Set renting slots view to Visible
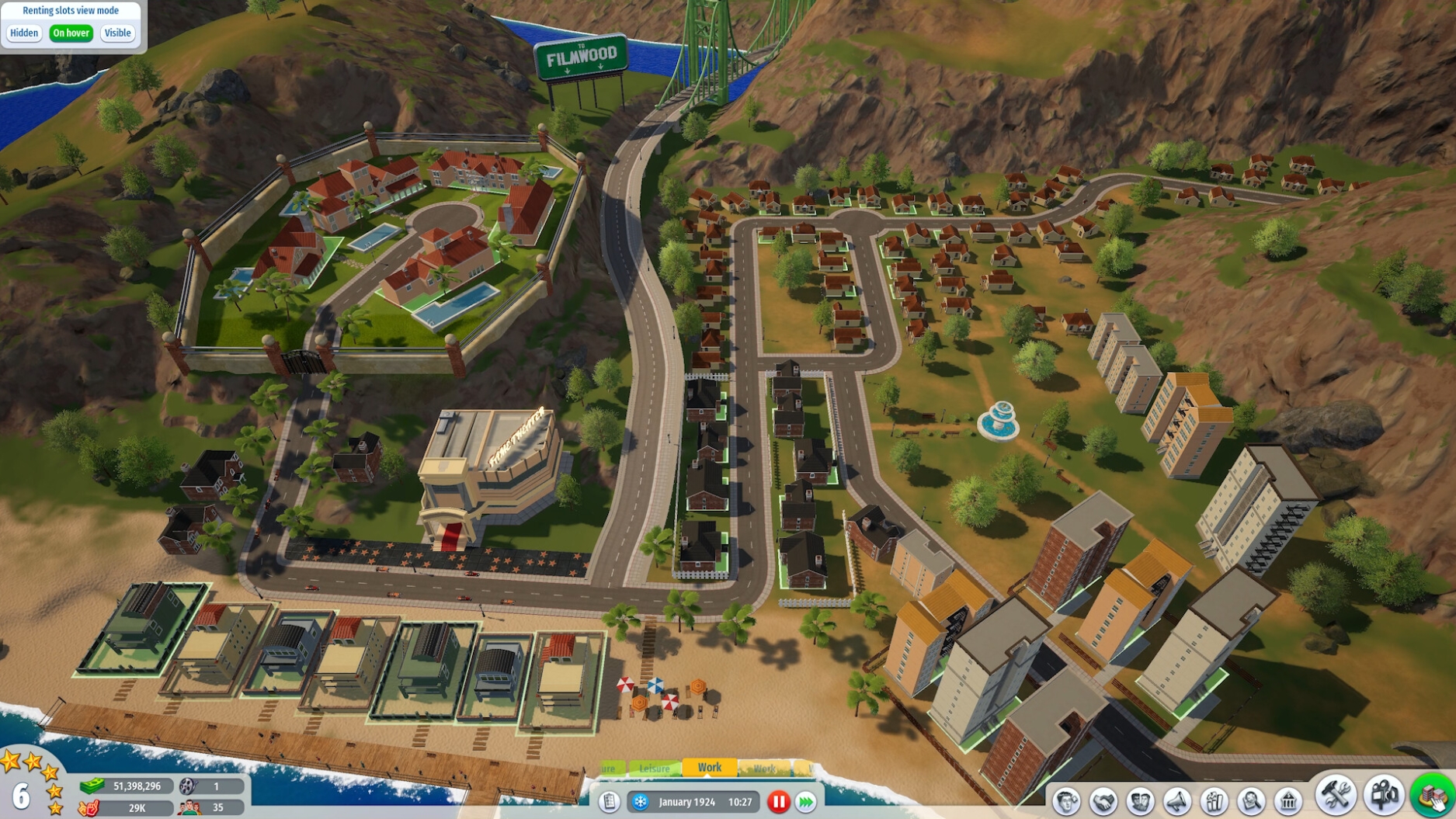Viewport: 1456px width, 819px height. [117, 33]
